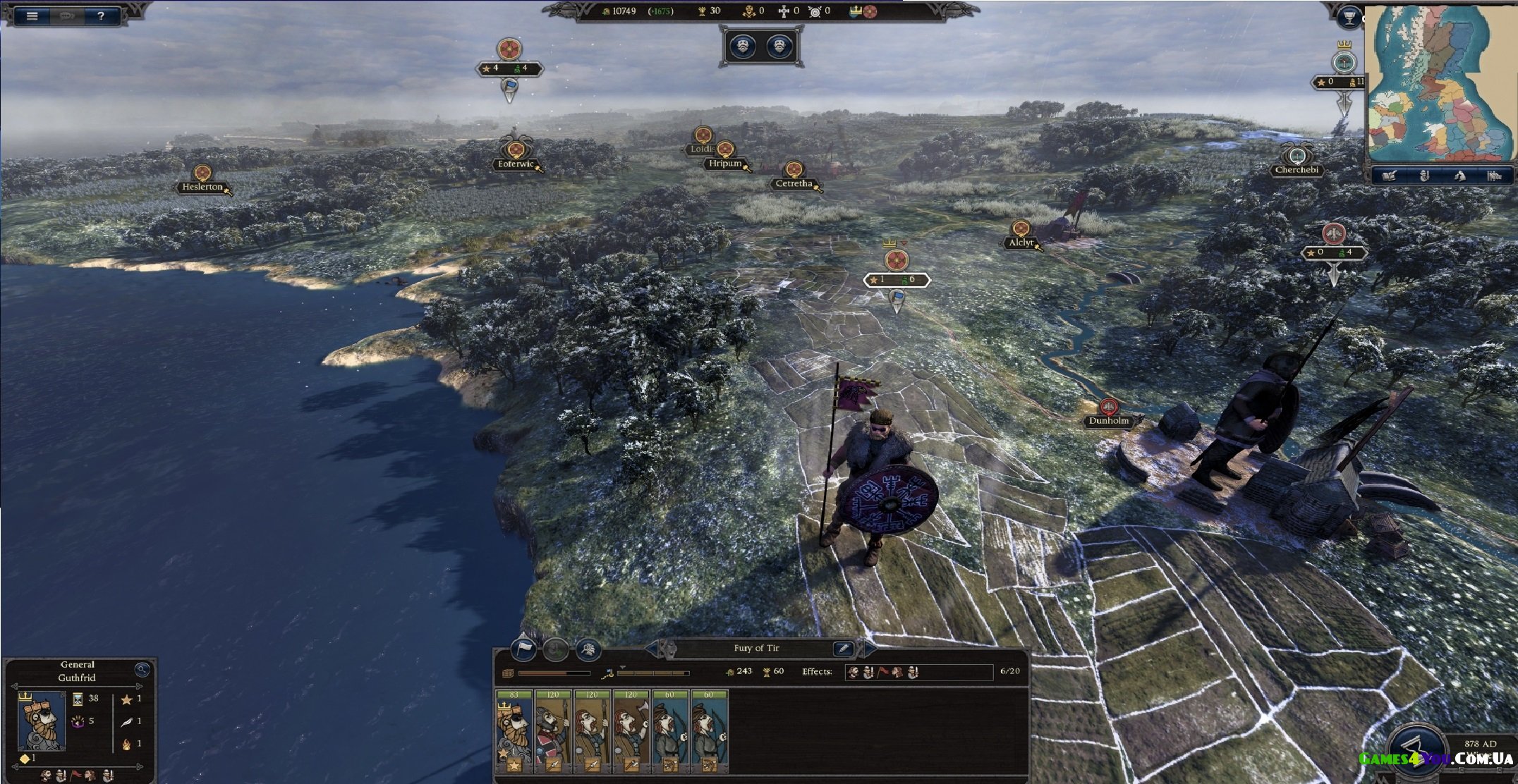Select the axeman unit card
Screen dimensions: 1518x784
coord(631,731)
